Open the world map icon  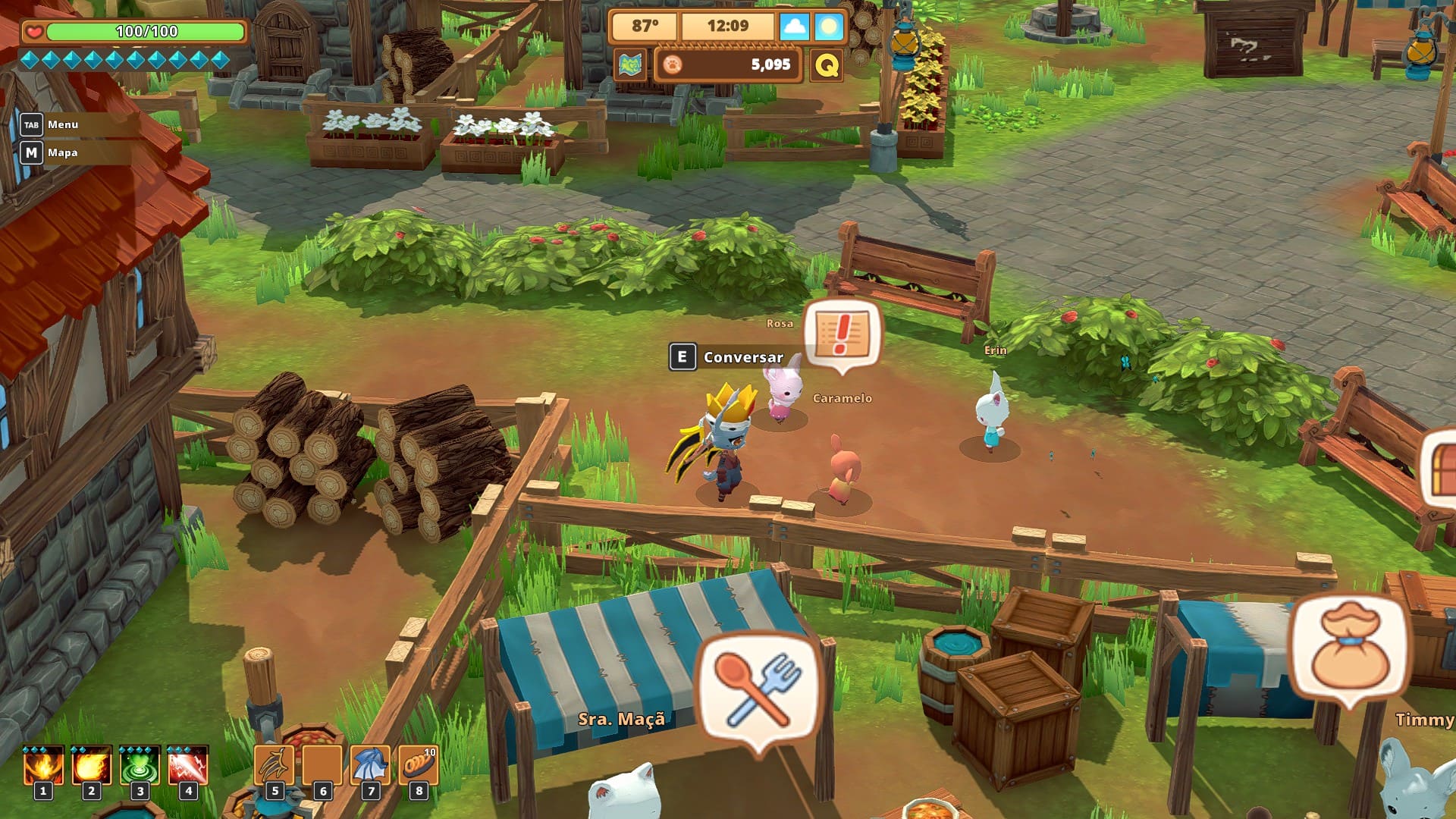coord(630,65)
